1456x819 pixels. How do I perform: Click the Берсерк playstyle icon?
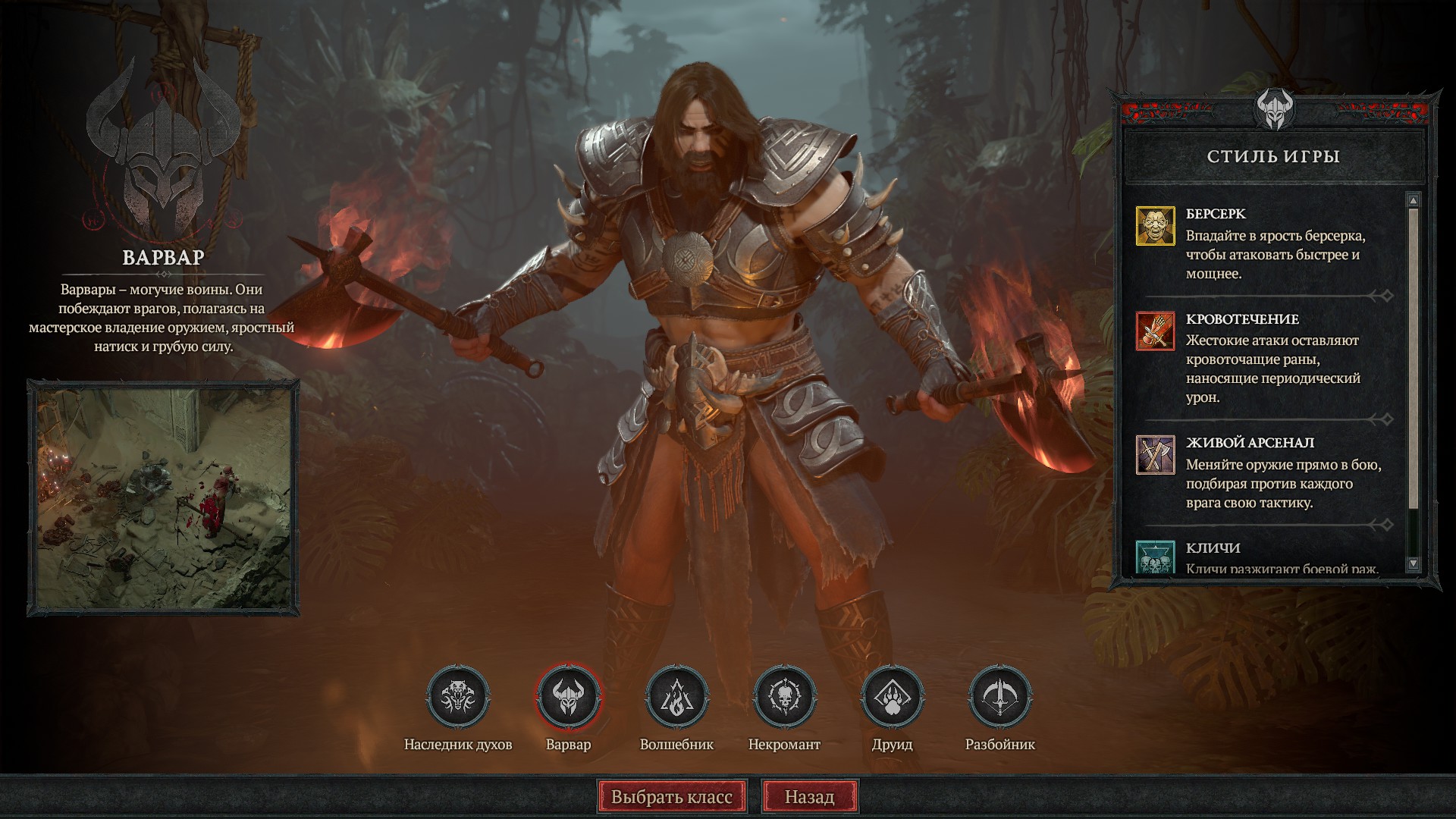[x=1155, y=226]
